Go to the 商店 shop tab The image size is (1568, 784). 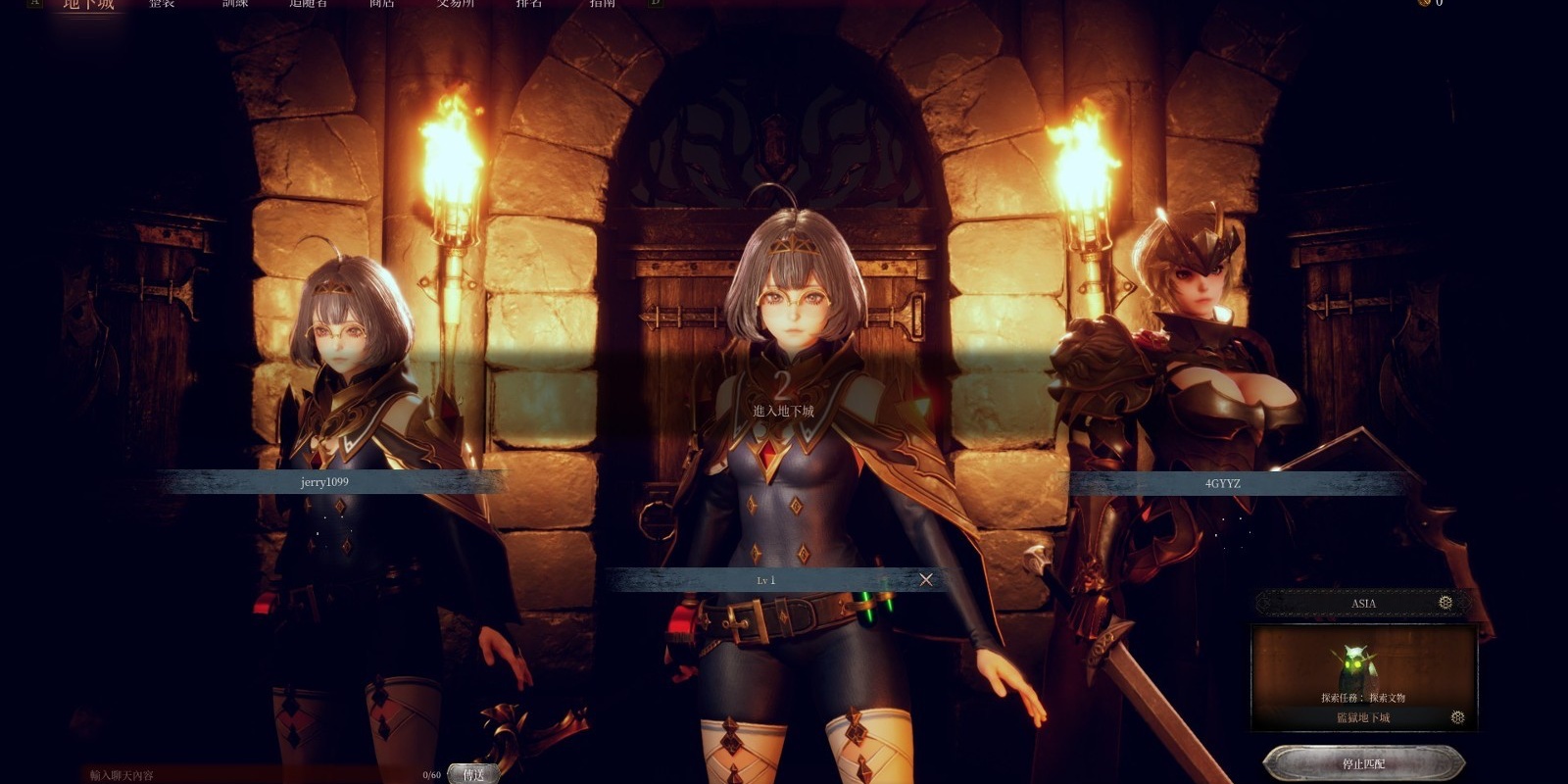[x=382, y=4]
